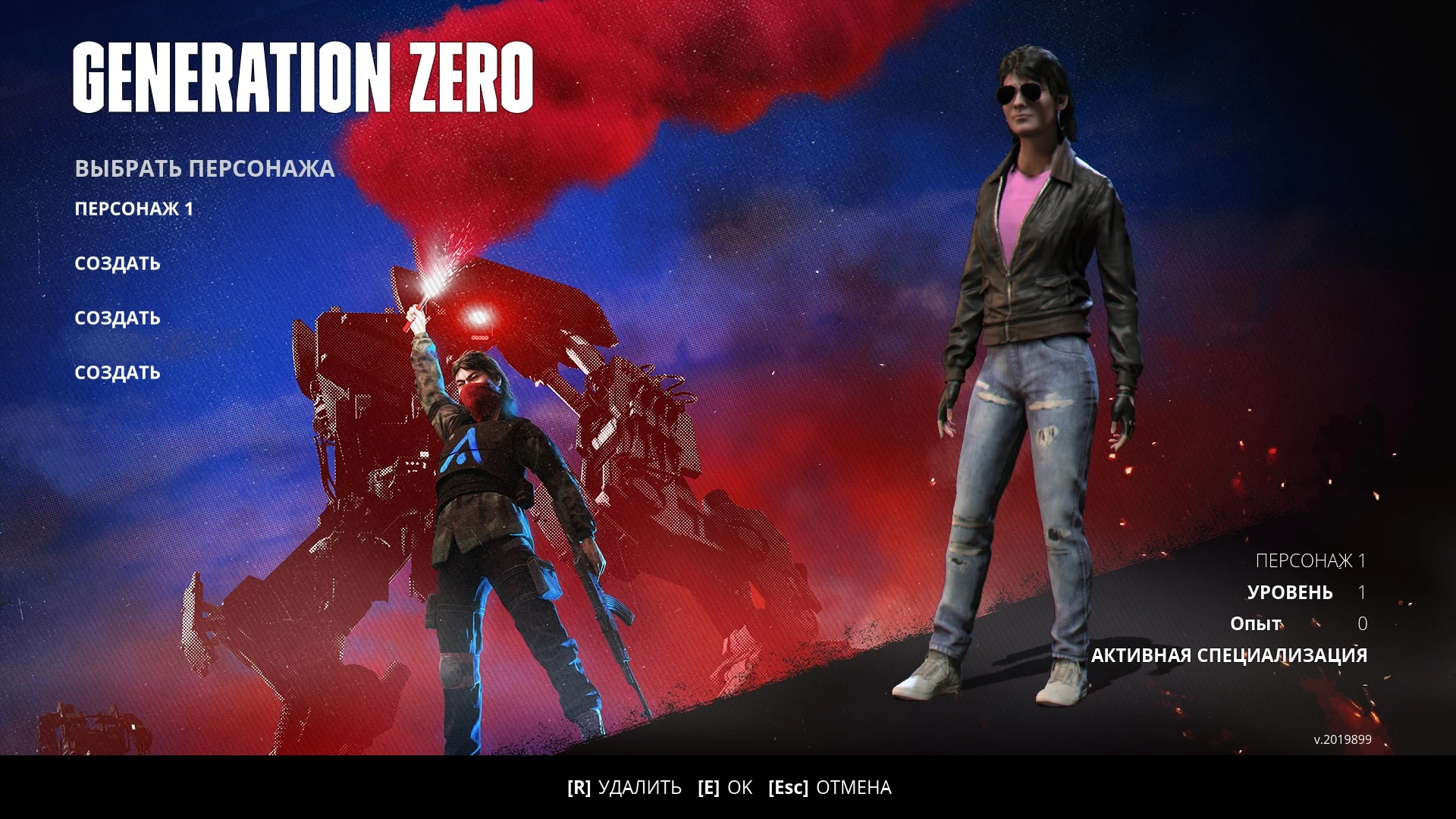
Task: Click the [Esc] key hint icon
Action: click(x=789, y=788)
